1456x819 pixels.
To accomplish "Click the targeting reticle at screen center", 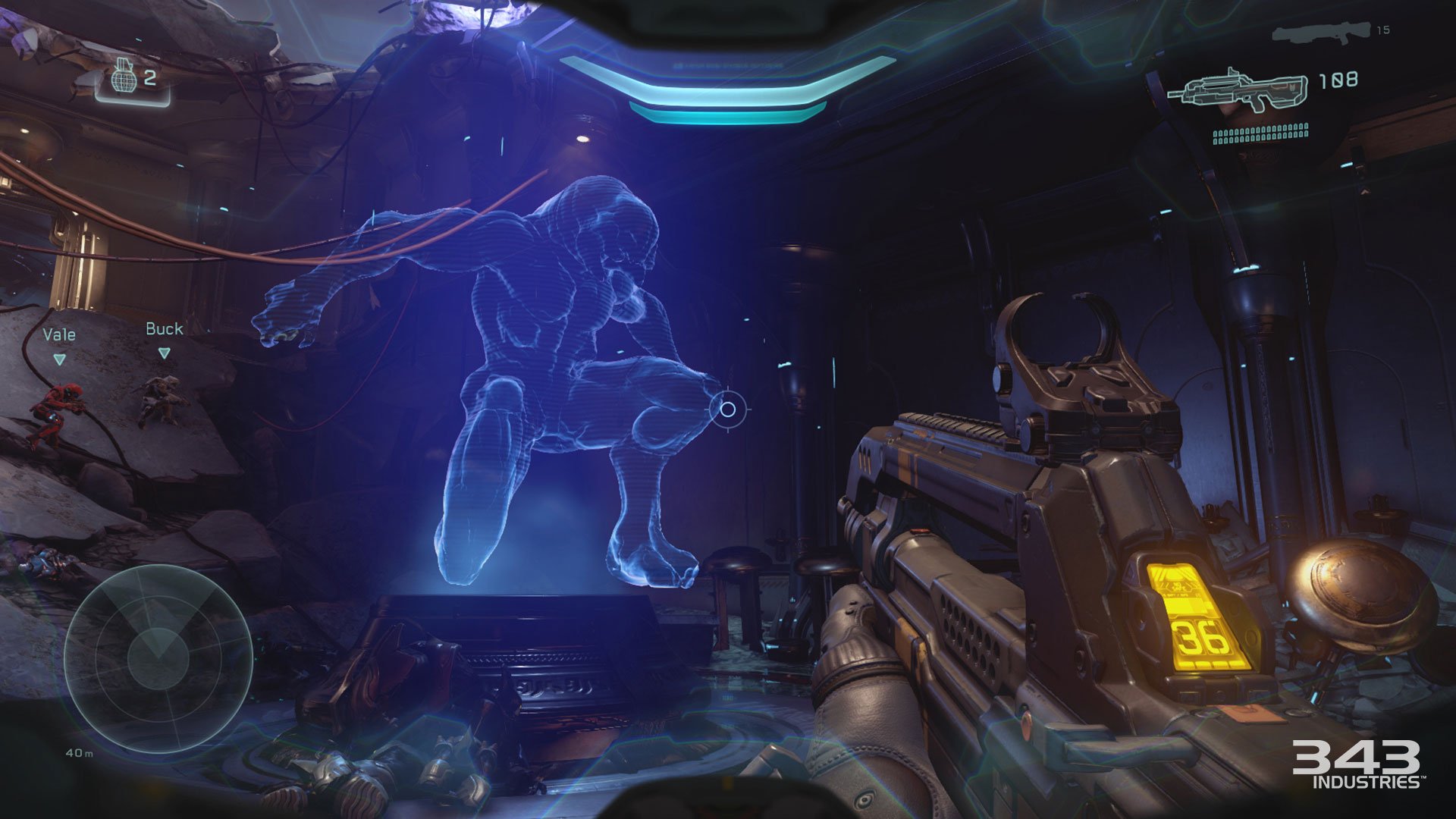I will pos(728,409).
